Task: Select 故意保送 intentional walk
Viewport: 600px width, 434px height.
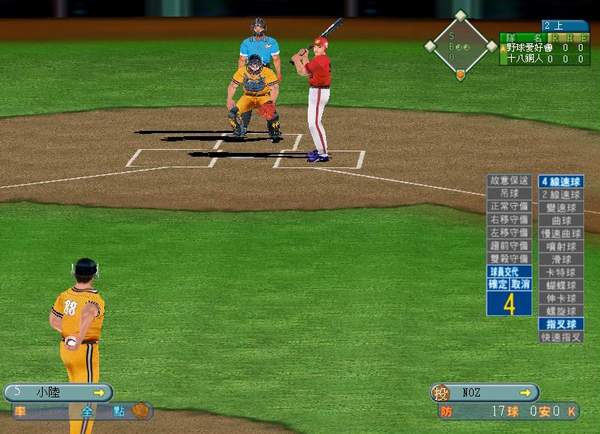Action: tap(509, 181)
